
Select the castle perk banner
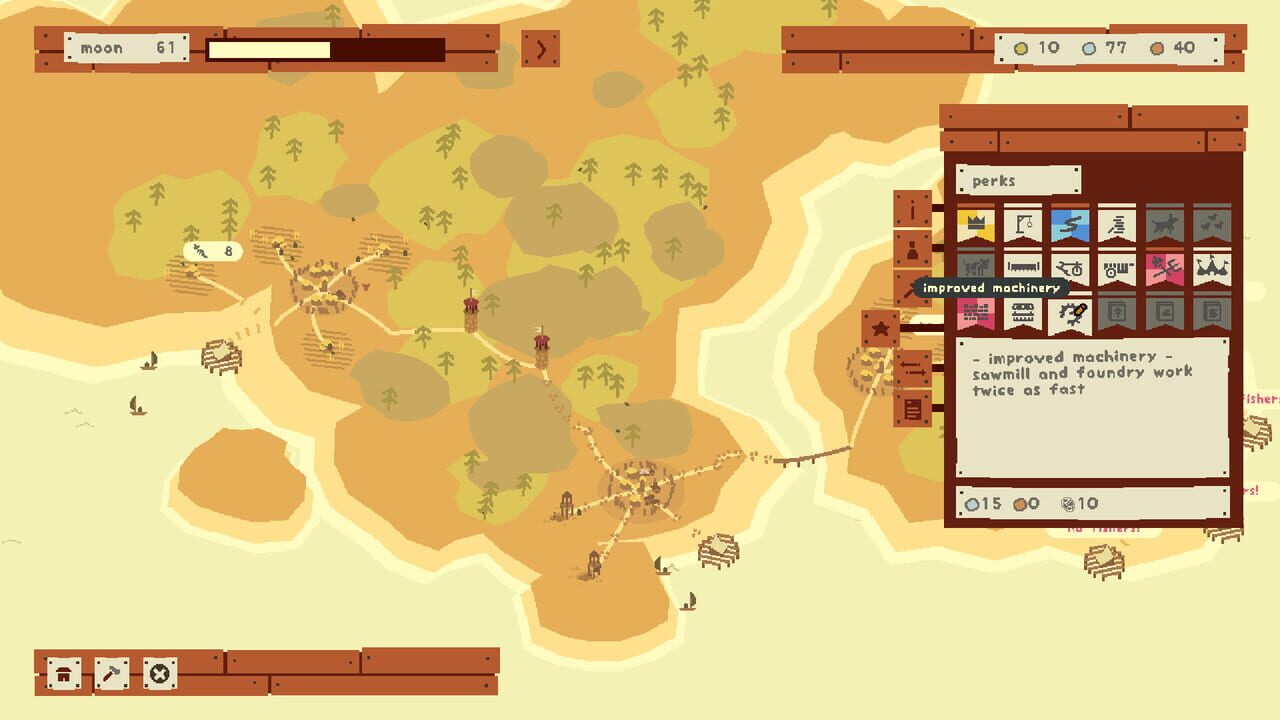[x=1211, y=268]
